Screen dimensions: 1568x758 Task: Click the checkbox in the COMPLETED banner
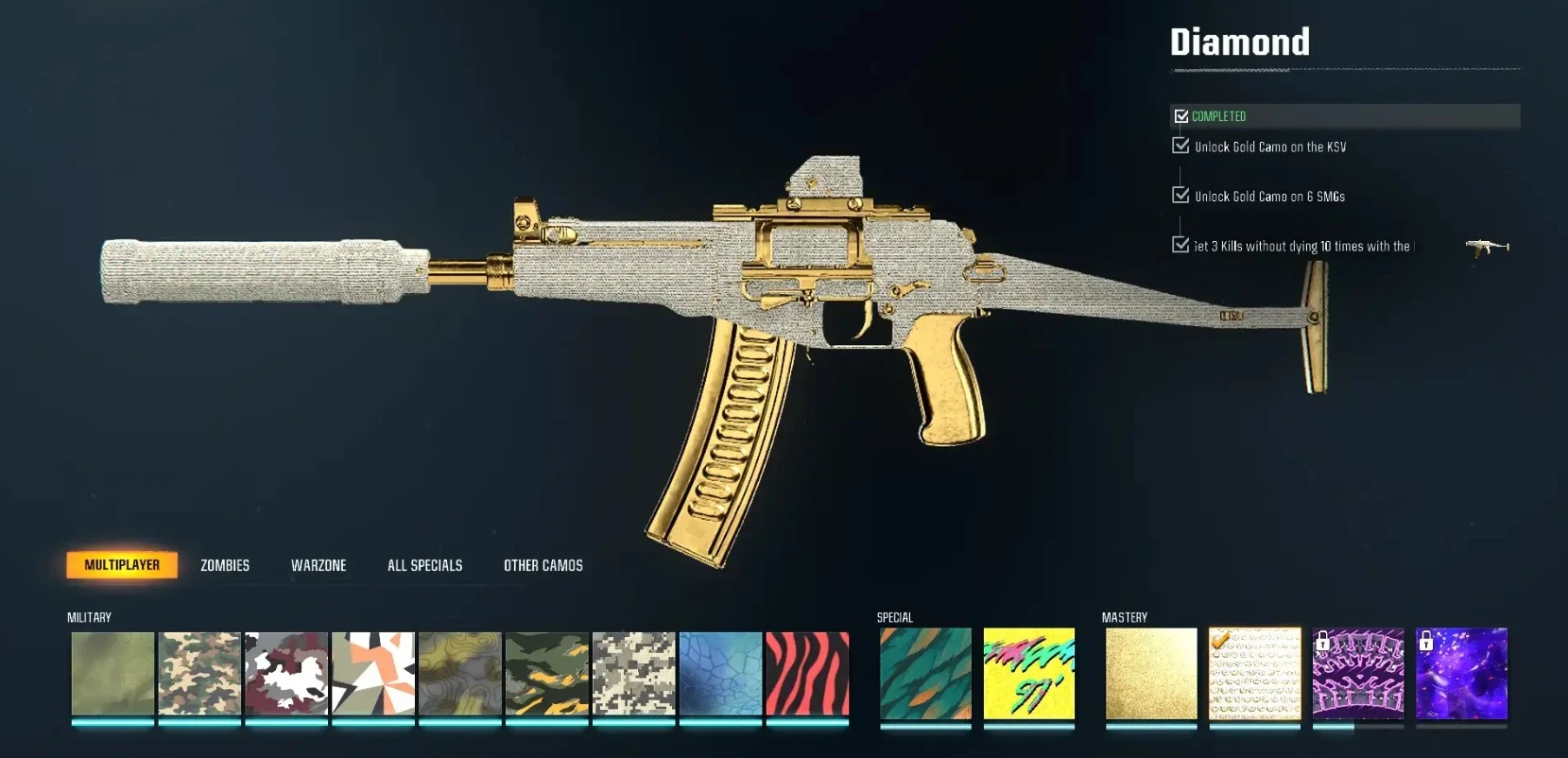(1181, 115)
